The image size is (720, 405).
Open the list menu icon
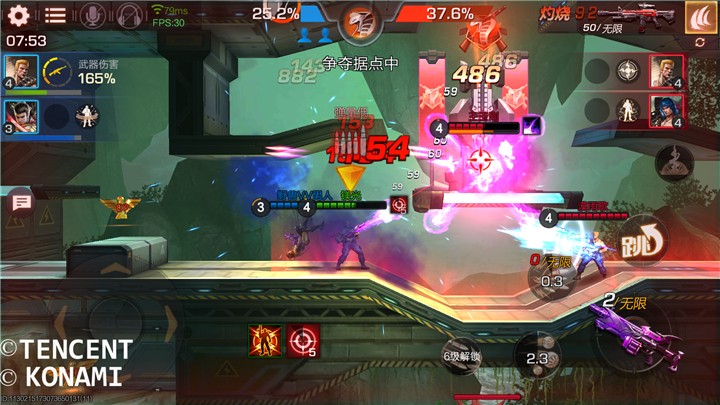point(55,15)
